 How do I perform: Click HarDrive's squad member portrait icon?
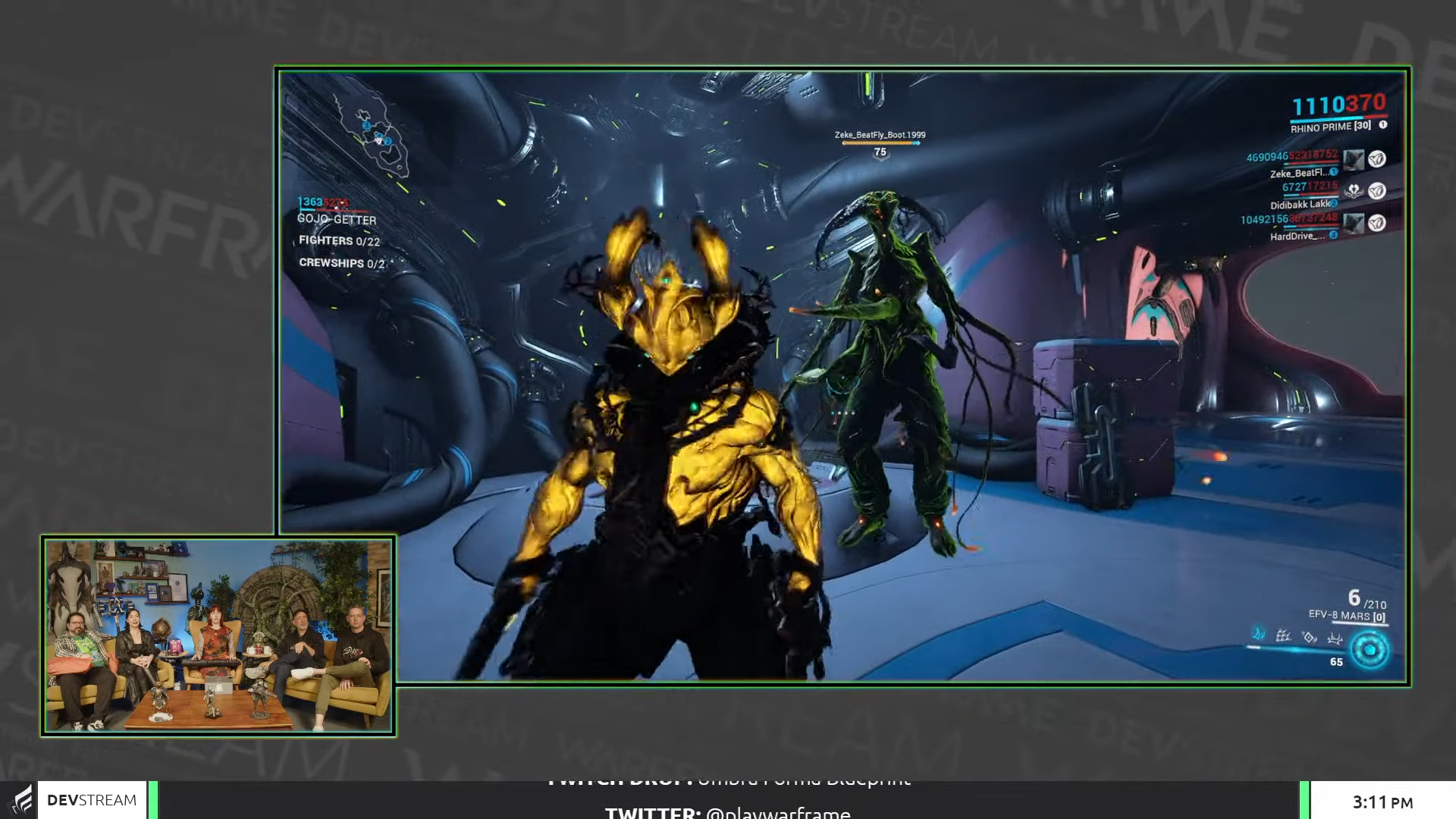(1354, 221)
